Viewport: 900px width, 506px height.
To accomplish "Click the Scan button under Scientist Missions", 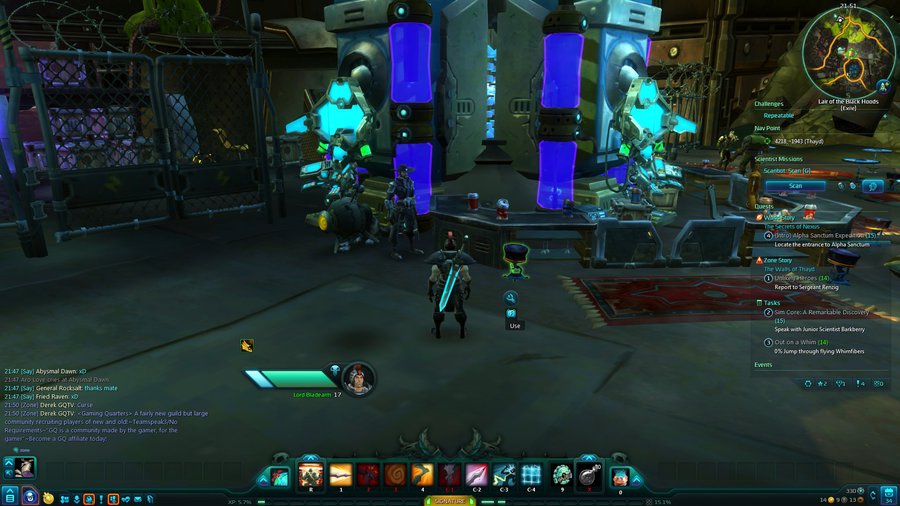I will point(794,185).
